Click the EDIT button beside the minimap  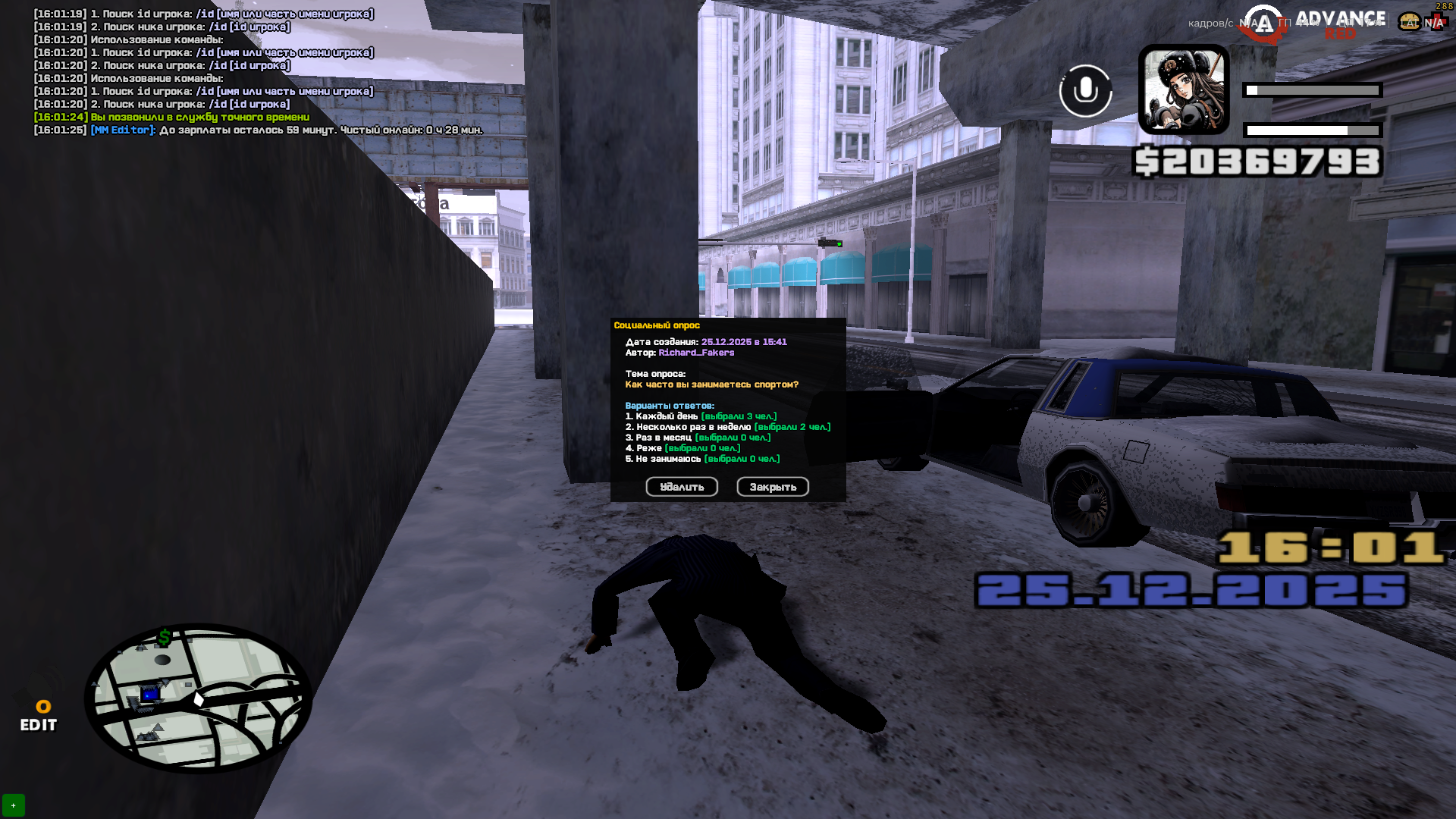pos(39,717)
